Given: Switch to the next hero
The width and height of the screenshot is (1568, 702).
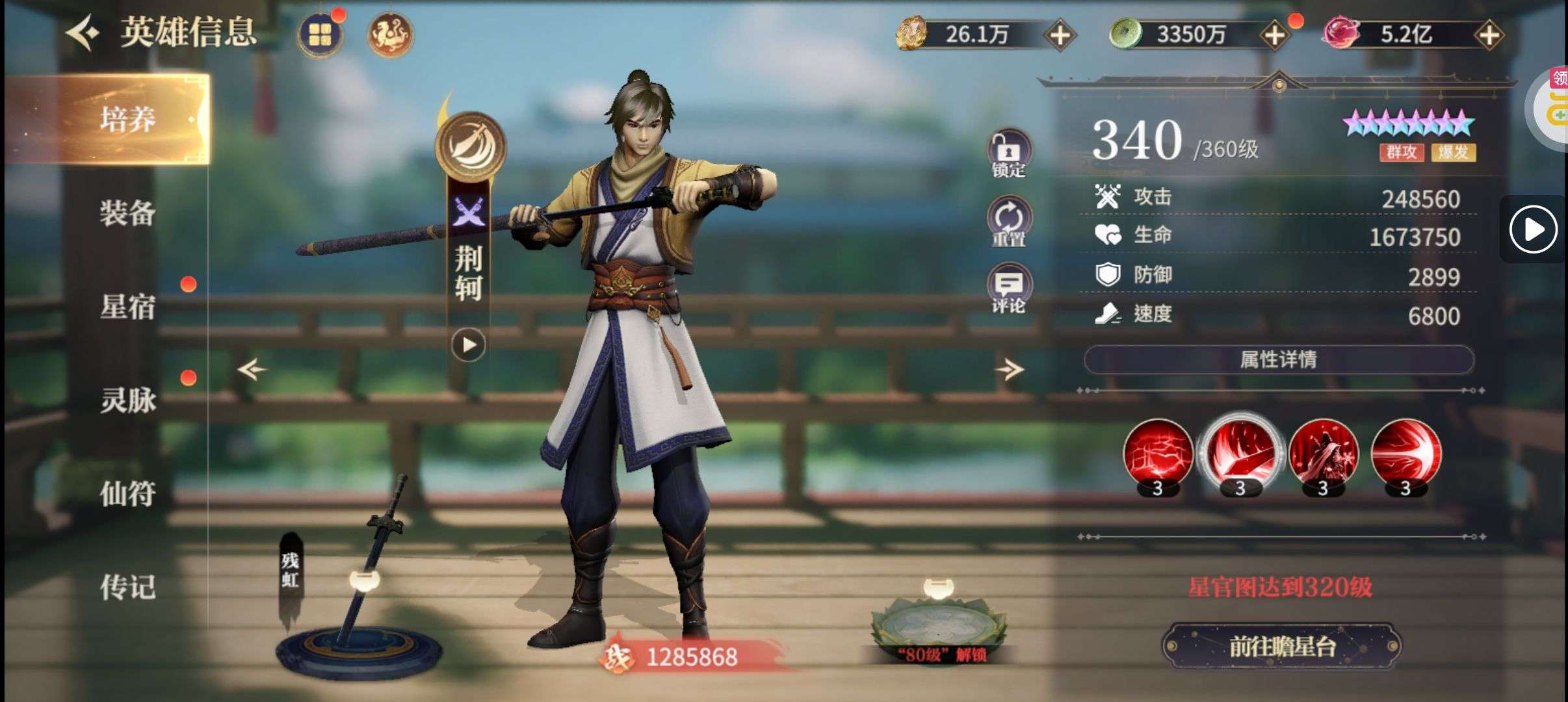Looking at the screenshot, I should (x=1009, y=370).
